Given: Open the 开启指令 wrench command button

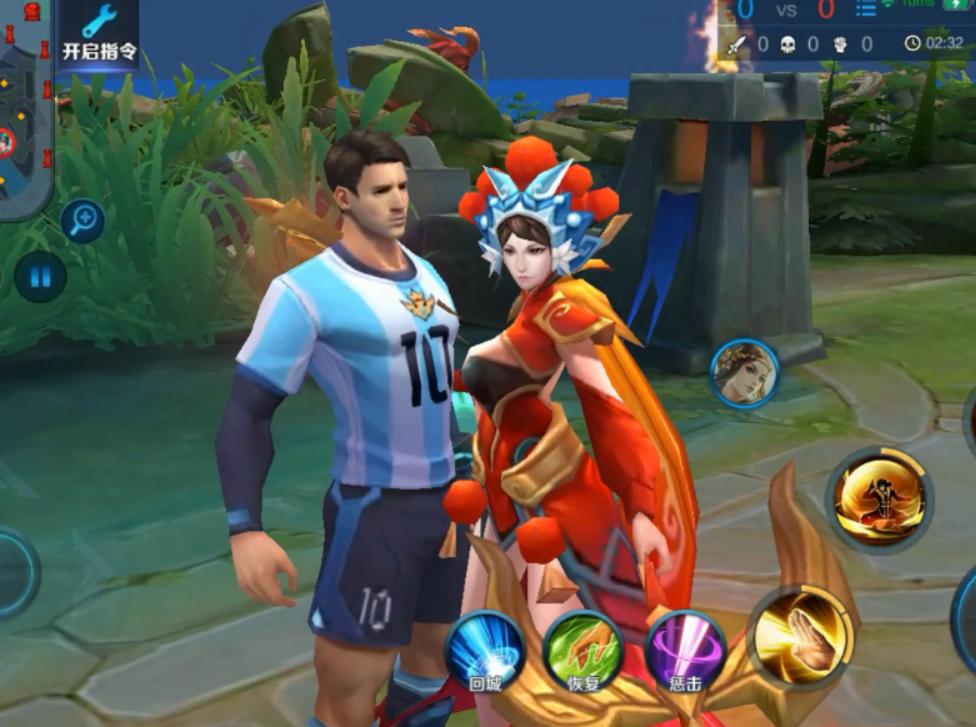Looking at the screenshot, I should (x=98, y=33).
